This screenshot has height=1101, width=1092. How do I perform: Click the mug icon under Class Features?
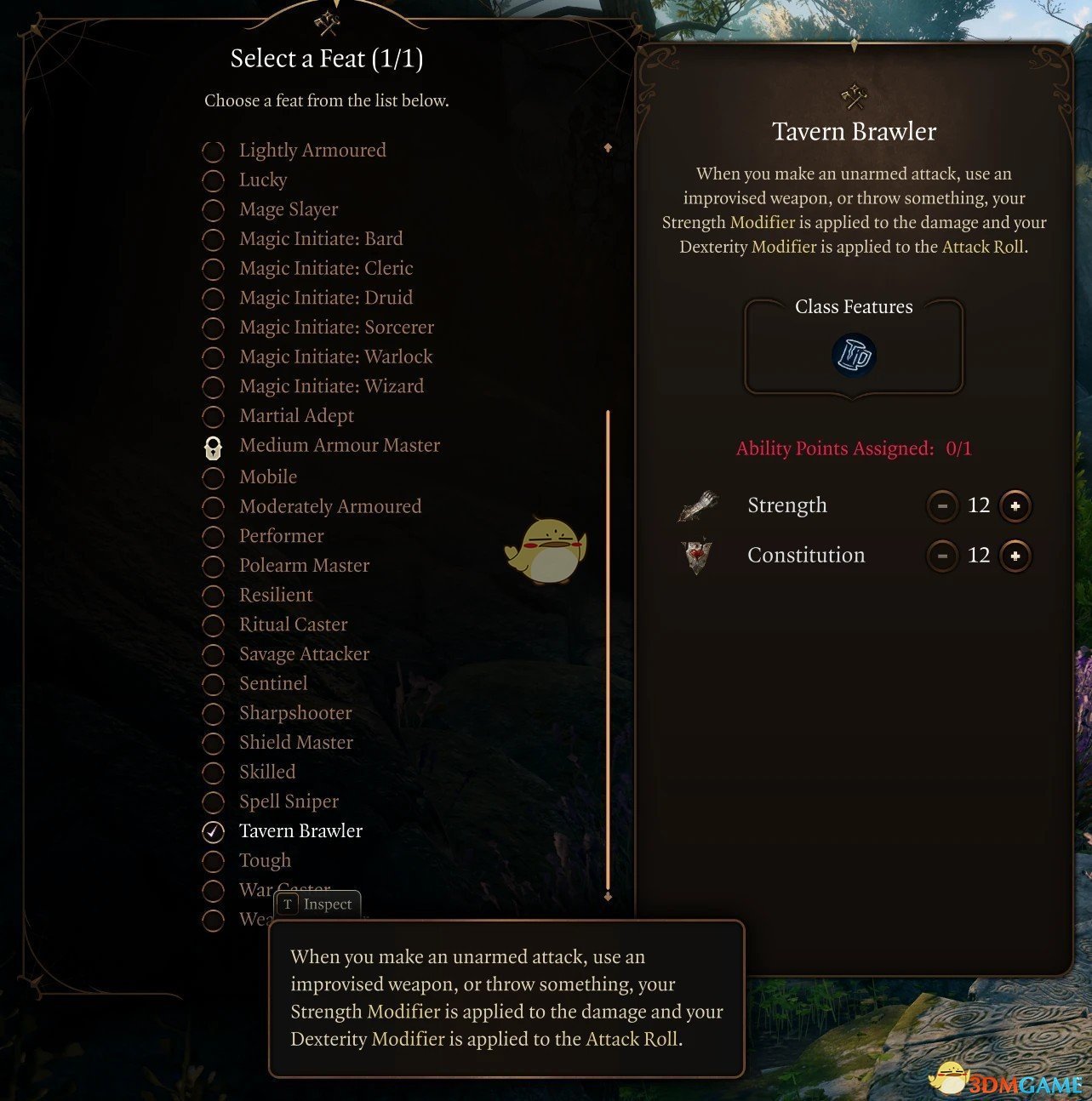coord(854,356)
